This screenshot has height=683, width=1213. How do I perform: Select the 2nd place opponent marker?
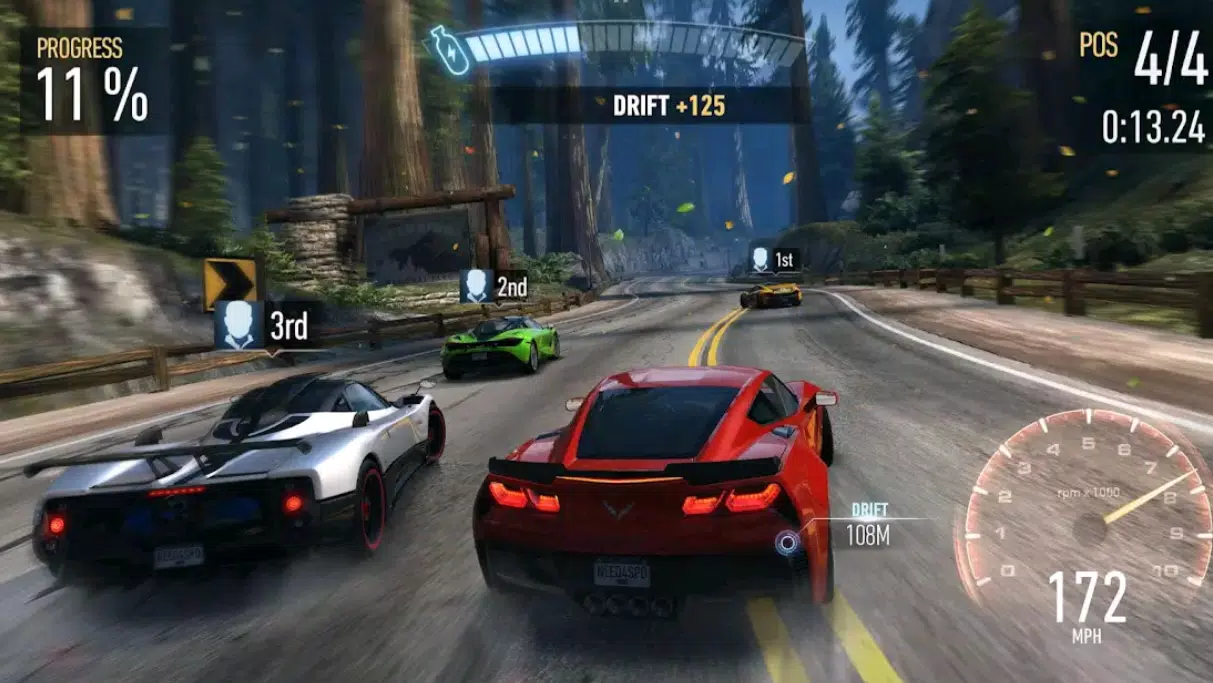494,287
